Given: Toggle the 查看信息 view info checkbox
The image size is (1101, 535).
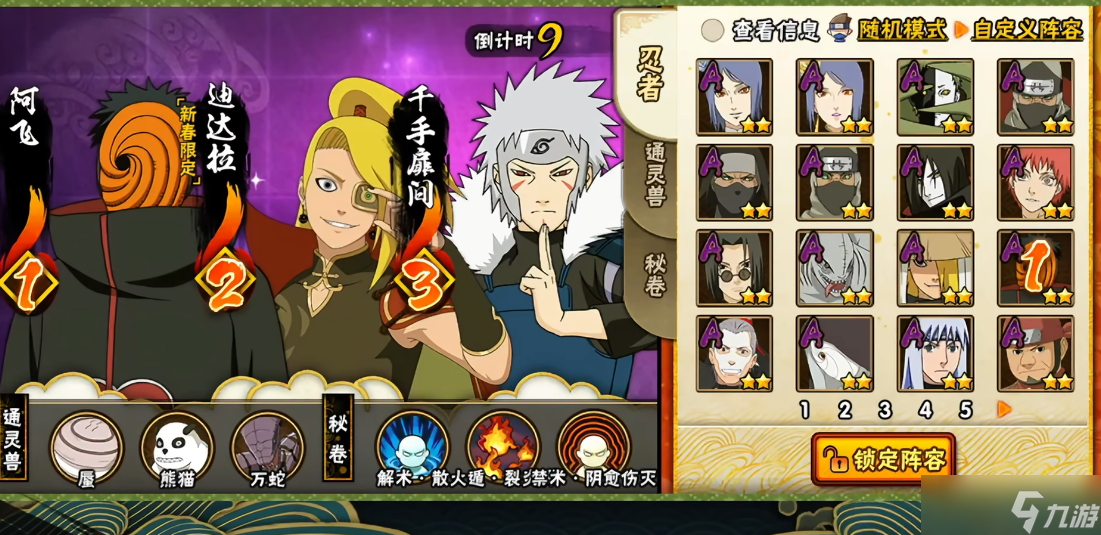Looking at the screenshot, I should point(712,30).
